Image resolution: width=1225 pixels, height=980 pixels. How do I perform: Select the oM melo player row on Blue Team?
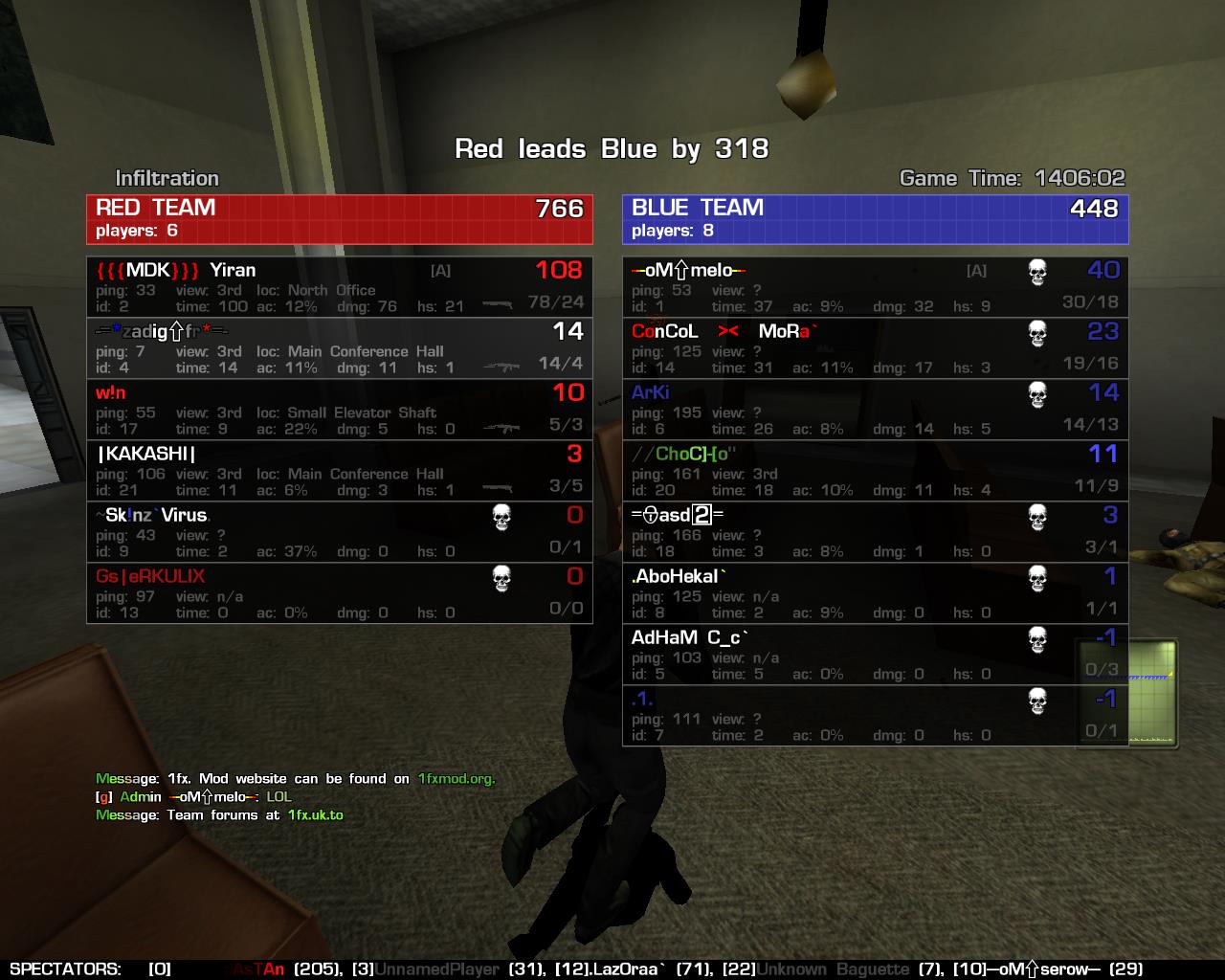875,287
